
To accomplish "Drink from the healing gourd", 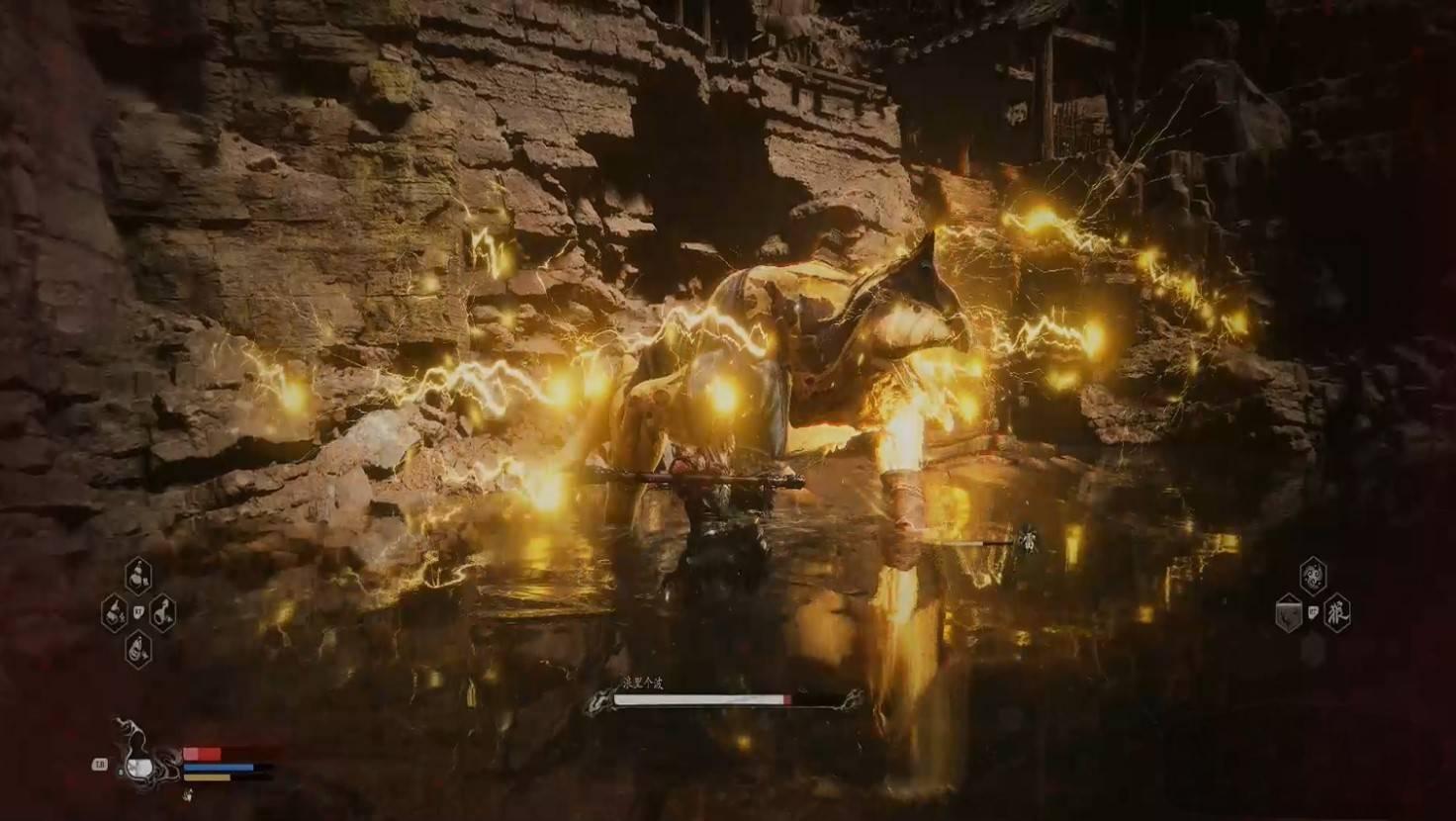I will click(x=137, y=763).
